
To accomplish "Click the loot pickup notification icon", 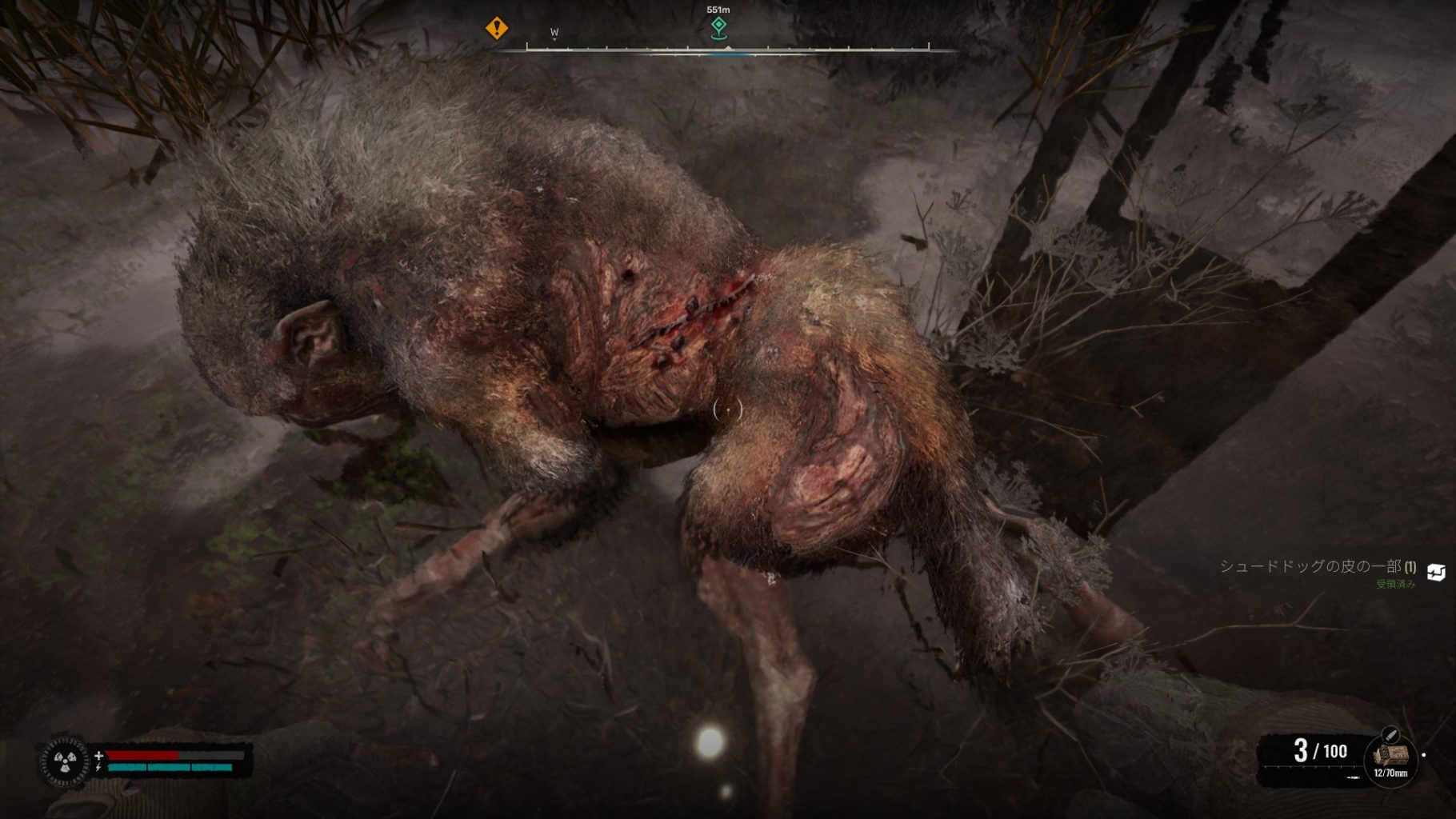I will click(x=1435, y=572).
